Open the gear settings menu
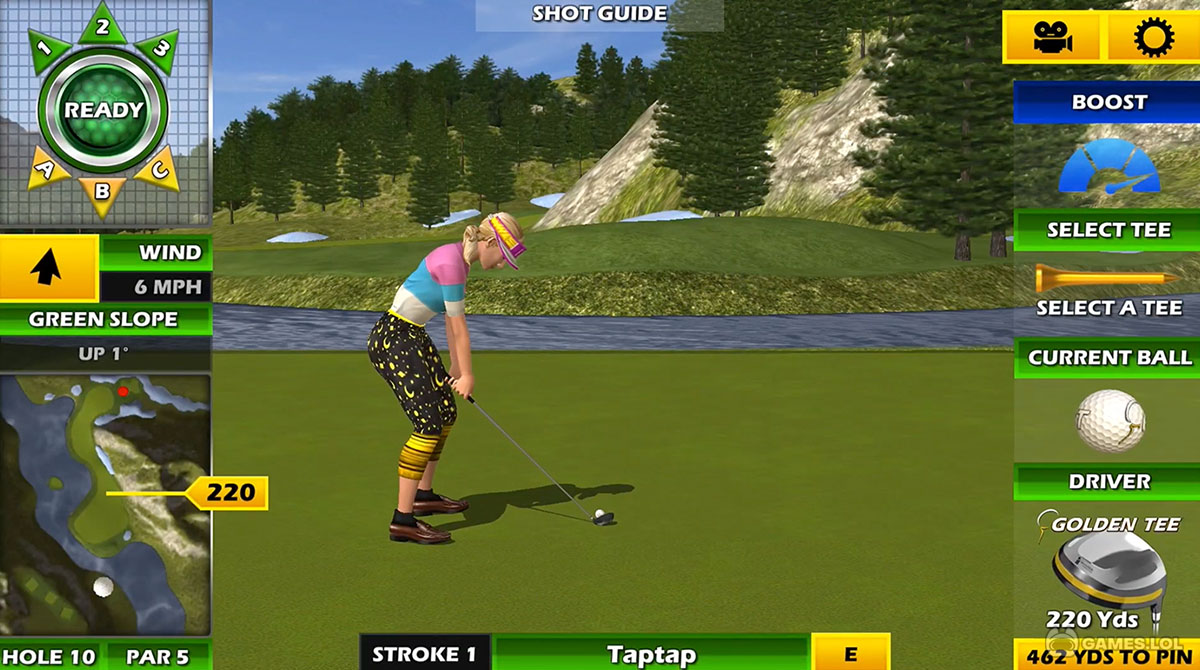The height and width of the screenshot is (670, 1200). [x=1152, y=38]
